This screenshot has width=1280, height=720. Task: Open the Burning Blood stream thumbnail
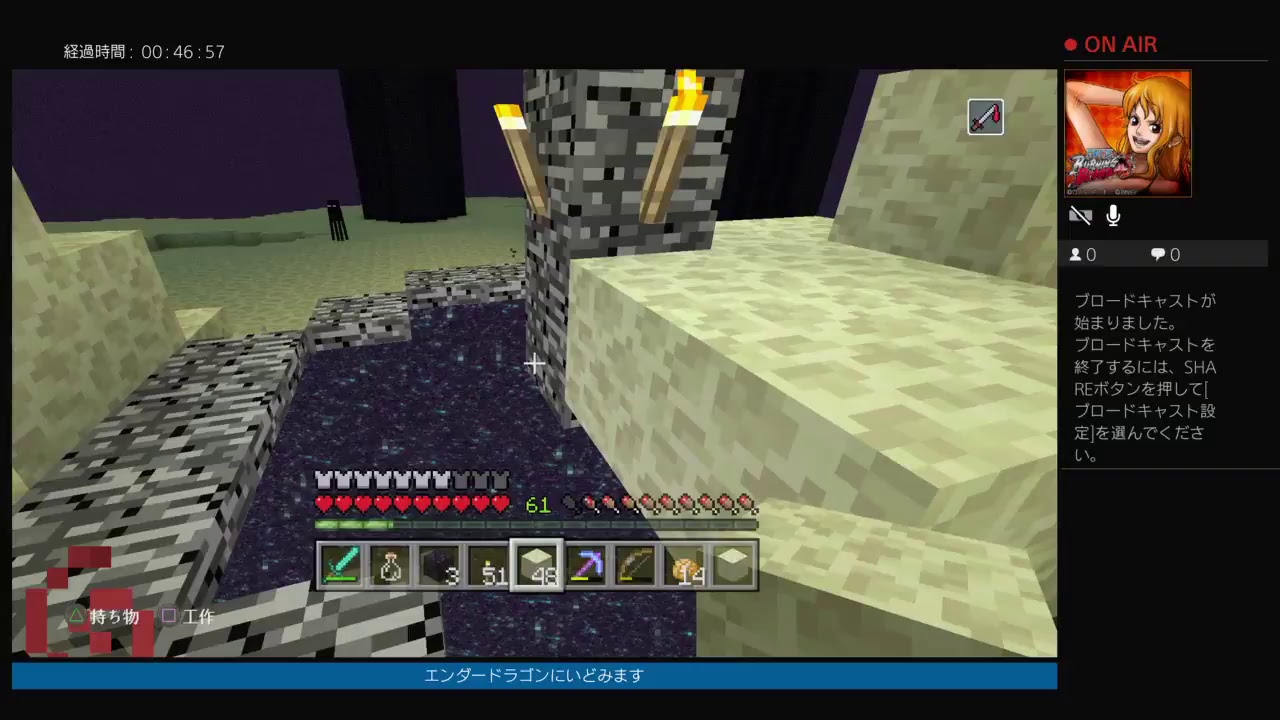click(x=1127, y=134)
